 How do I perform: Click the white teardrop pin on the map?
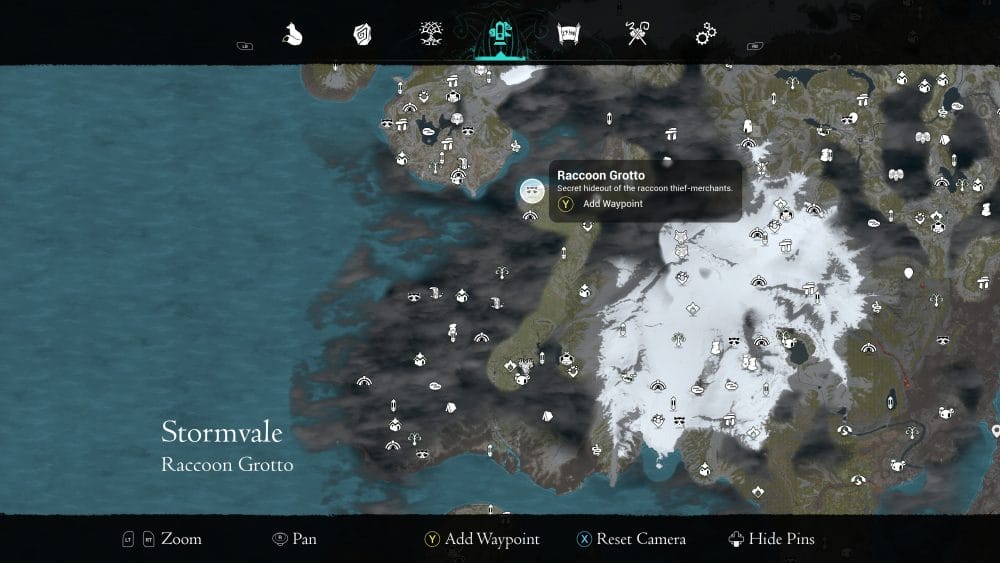[909, 272]
